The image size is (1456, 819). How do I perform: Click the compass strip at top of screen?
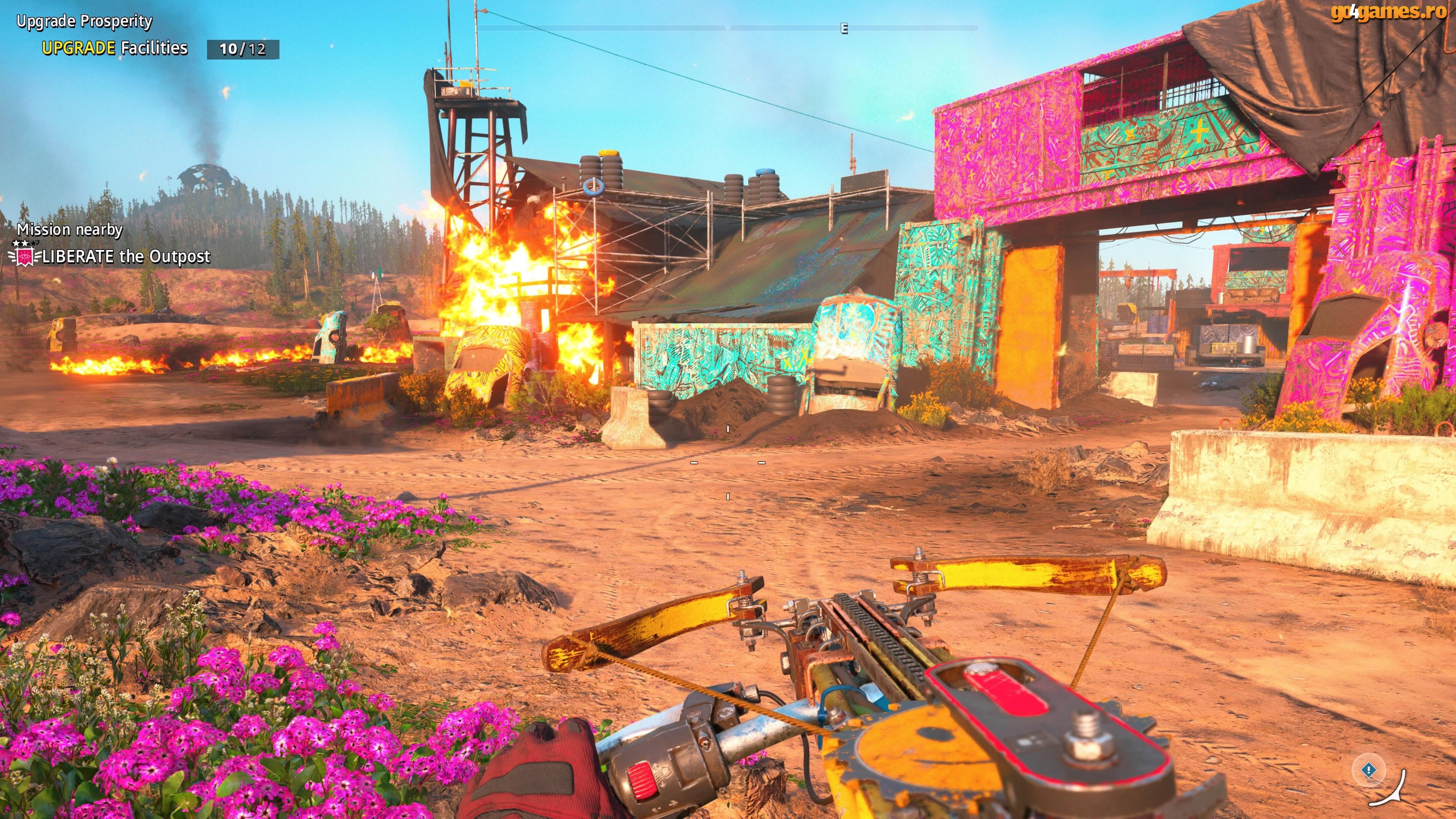pos(728,26)
